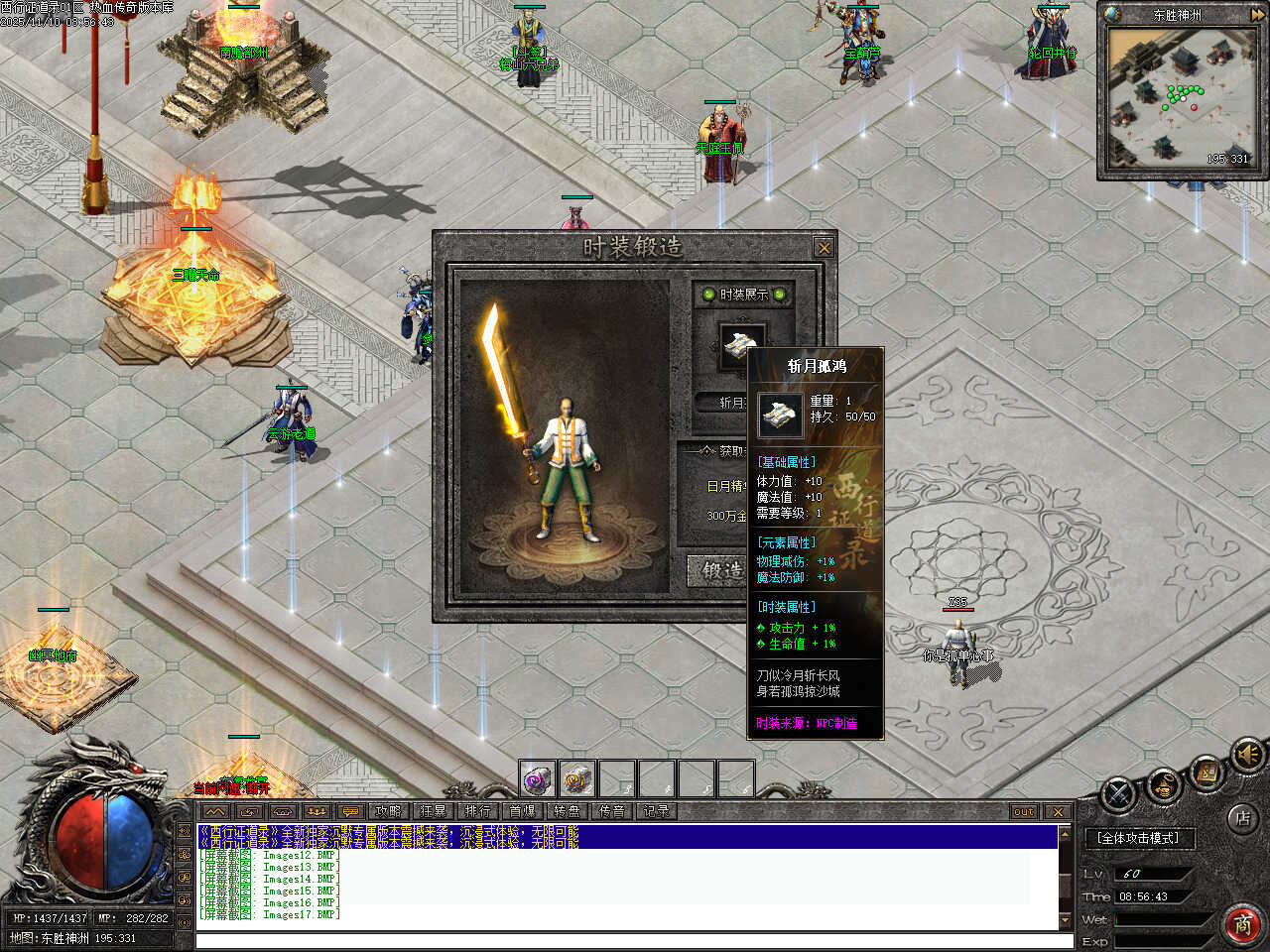
Task: Click the chat text input field
Action: coord(625,940)
